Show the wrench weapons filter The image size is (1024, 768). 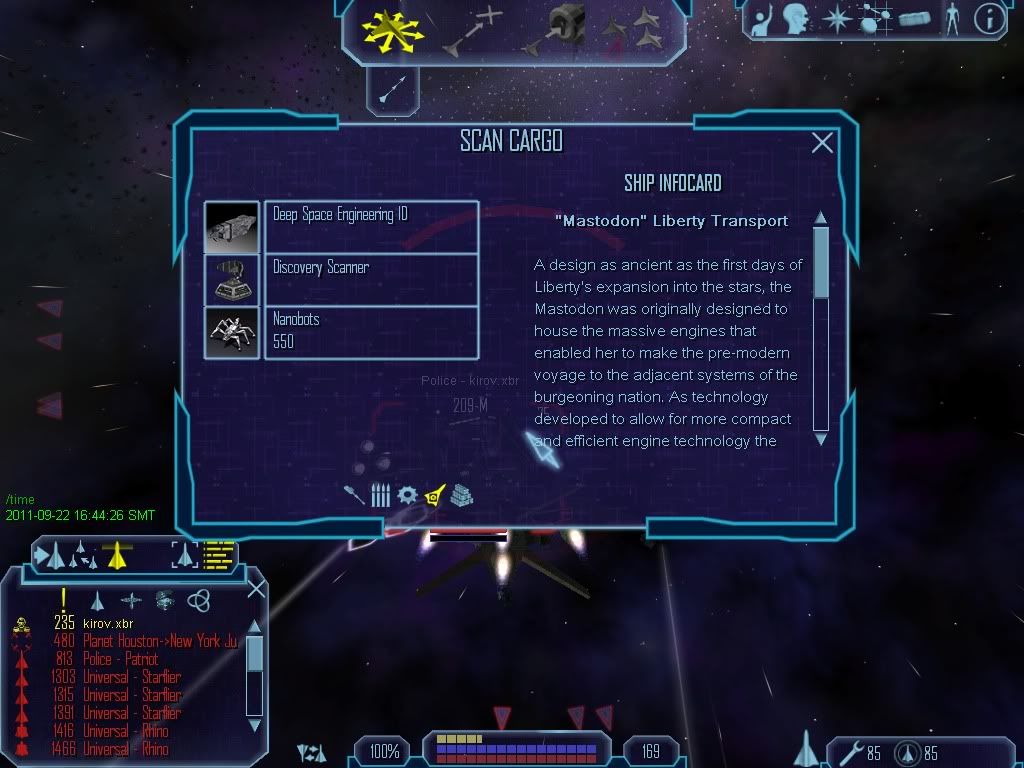click(353, 495)
